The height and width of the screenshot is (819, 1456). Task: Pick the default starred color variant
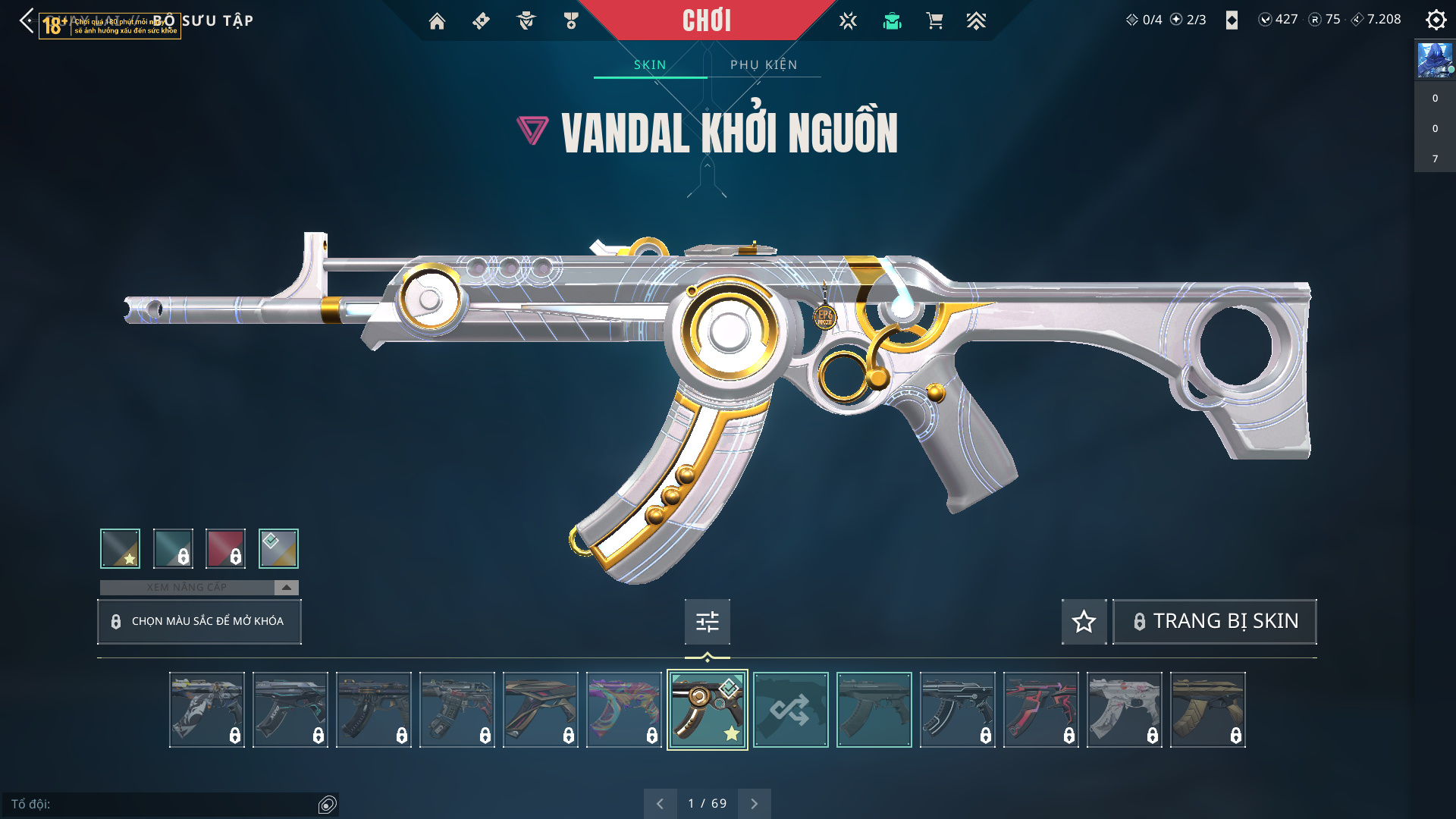(120, 548)
